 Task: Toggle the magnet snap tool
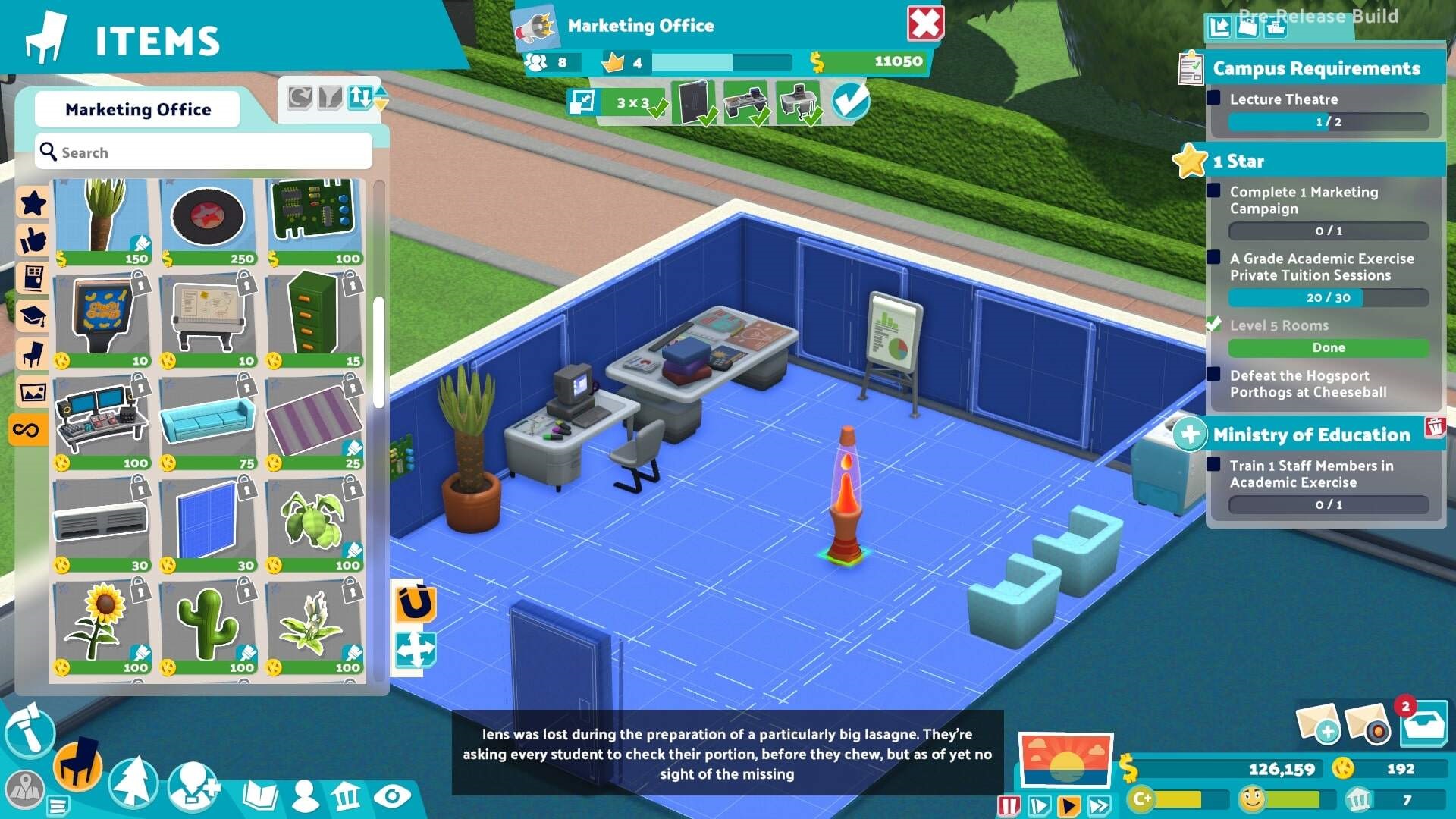pos(415,604)
